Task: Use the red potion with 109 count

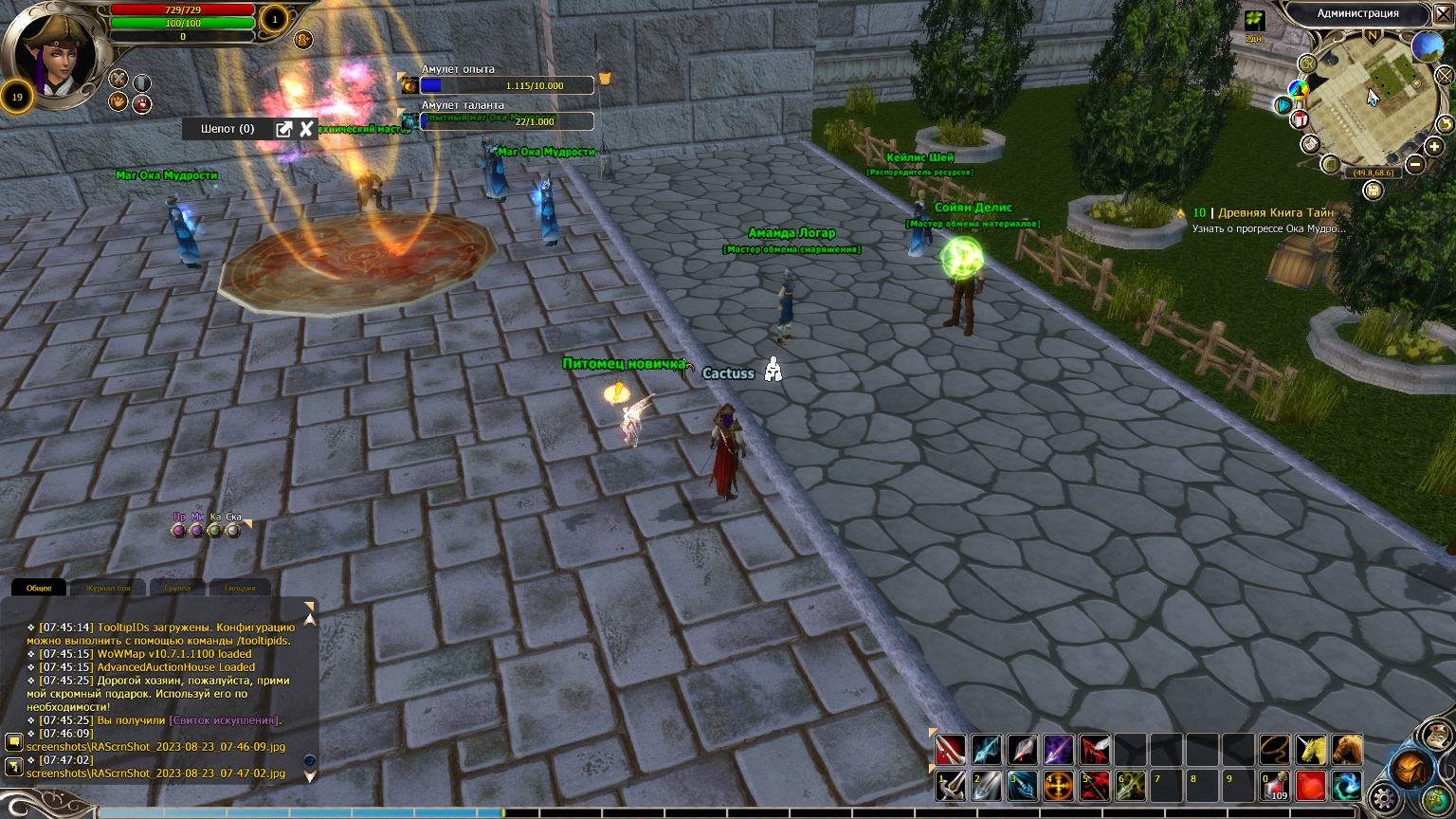Action: [1275, 786]
